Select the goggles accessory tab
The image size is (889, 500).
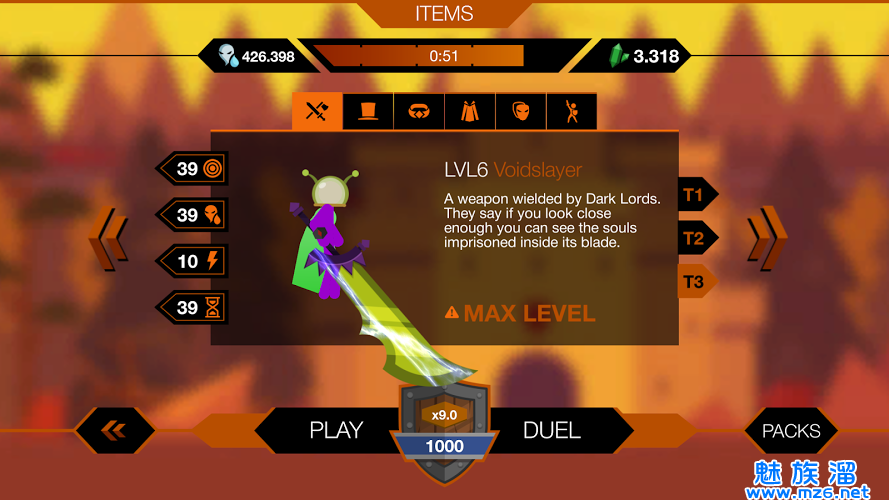419,112
